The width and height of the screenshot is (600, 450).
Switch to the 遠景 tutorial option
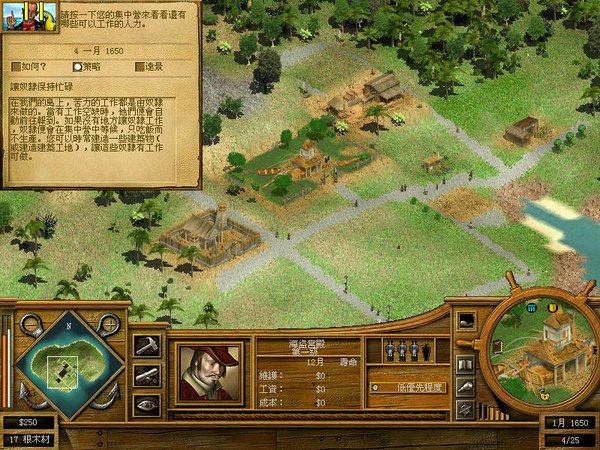(148, 66)
